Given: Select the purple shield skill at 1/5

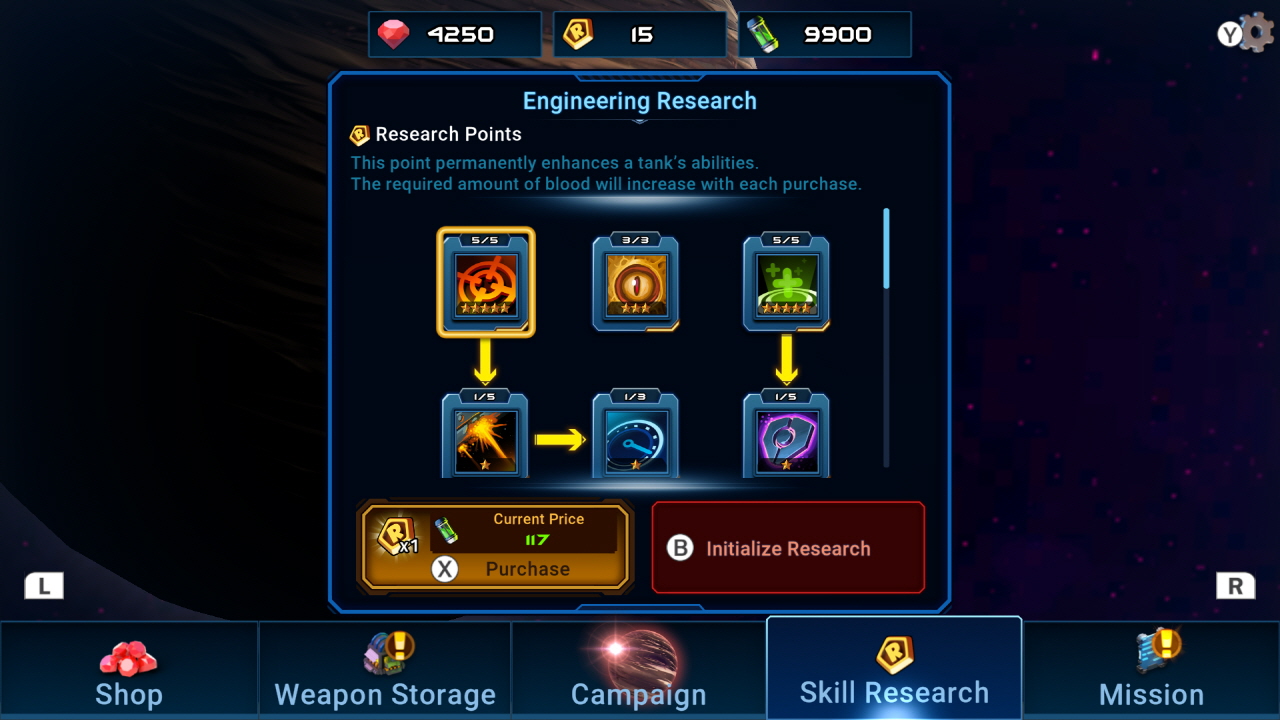Looking at the screenshot, I should tap(787, 436).
